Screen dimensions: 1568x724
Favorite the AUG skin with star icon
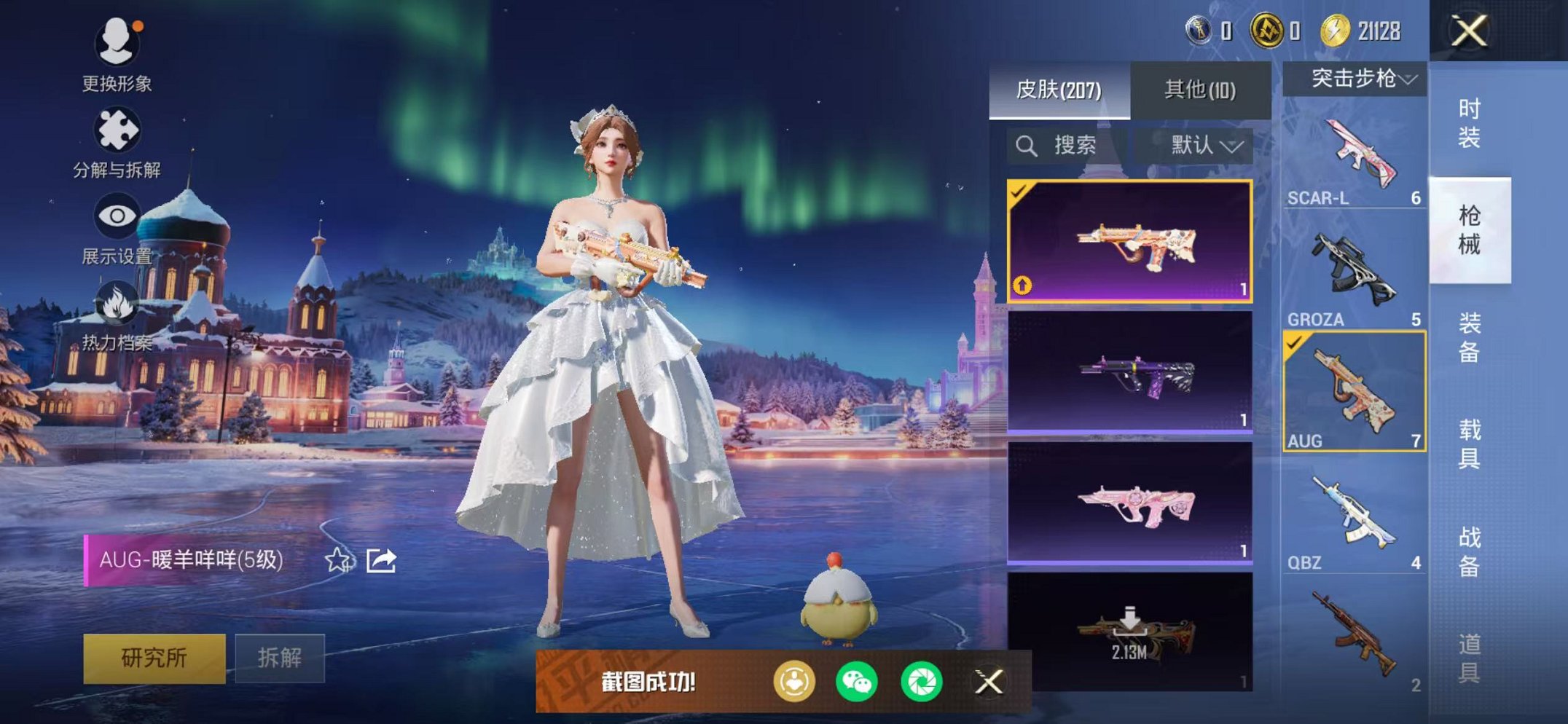(x=337, y=560)
